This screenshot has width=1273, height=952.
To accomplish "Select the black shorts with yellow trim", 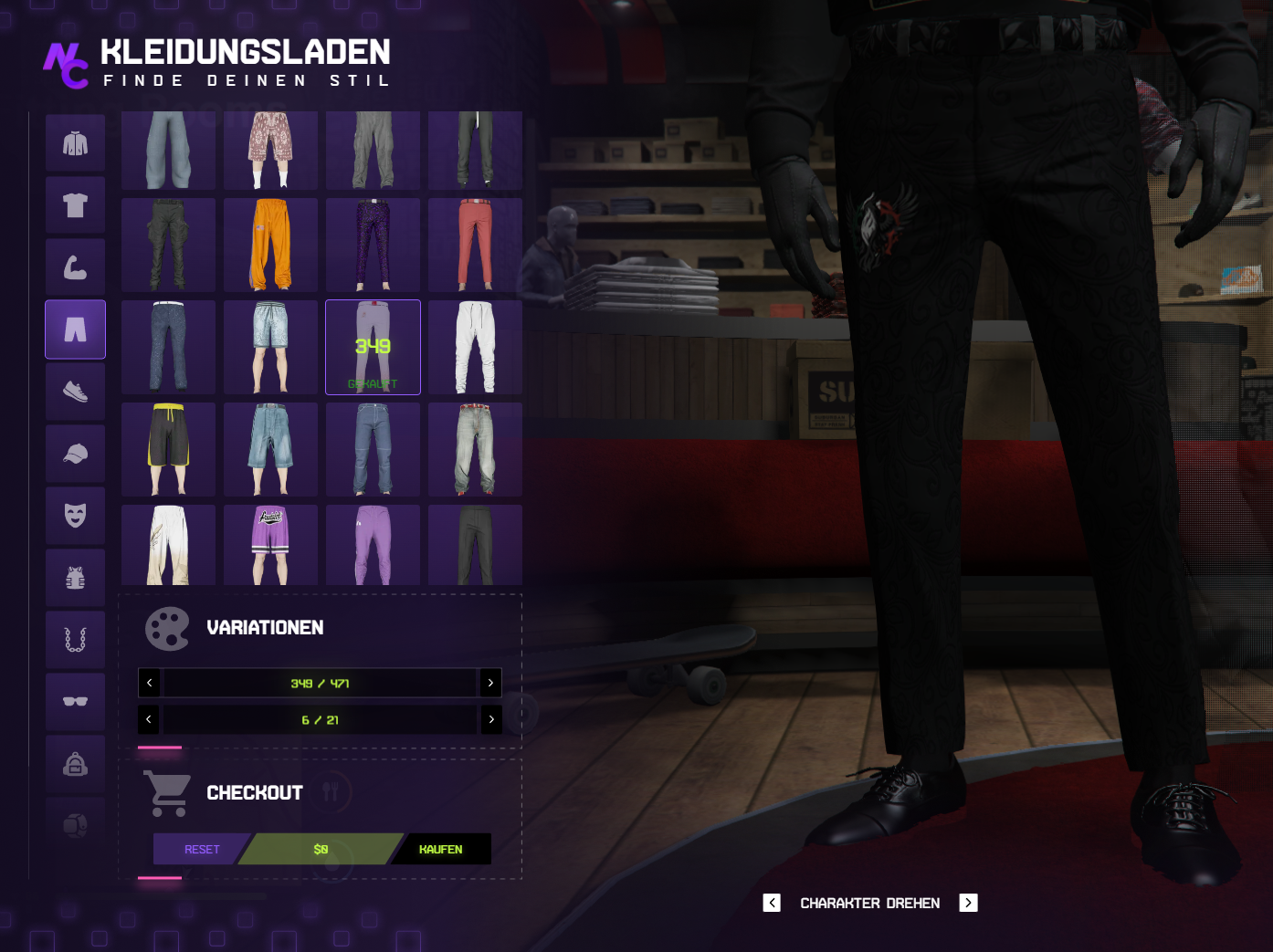I will point(169,449).
